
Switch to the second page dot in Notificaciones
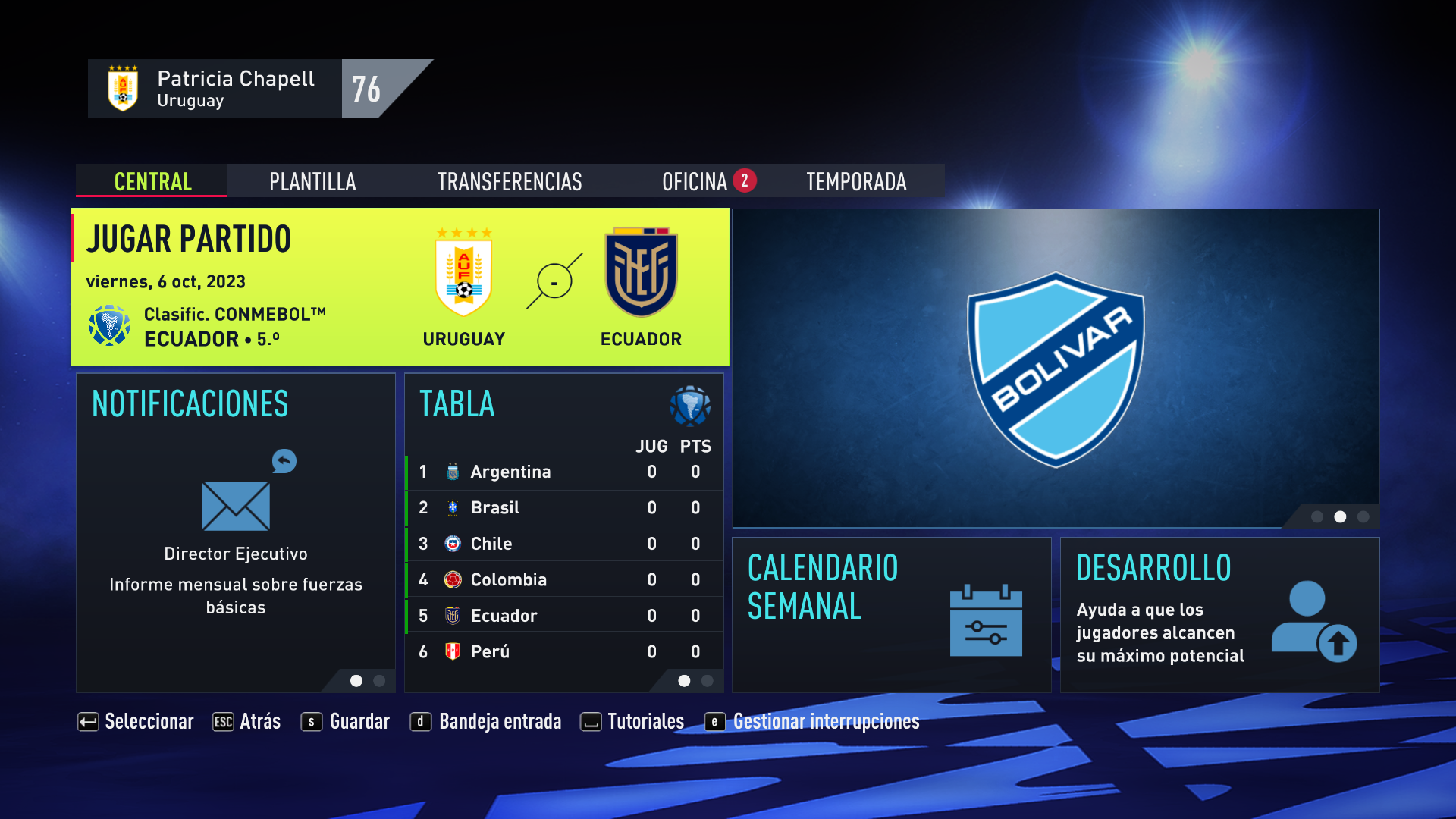[x=378, y=681]
